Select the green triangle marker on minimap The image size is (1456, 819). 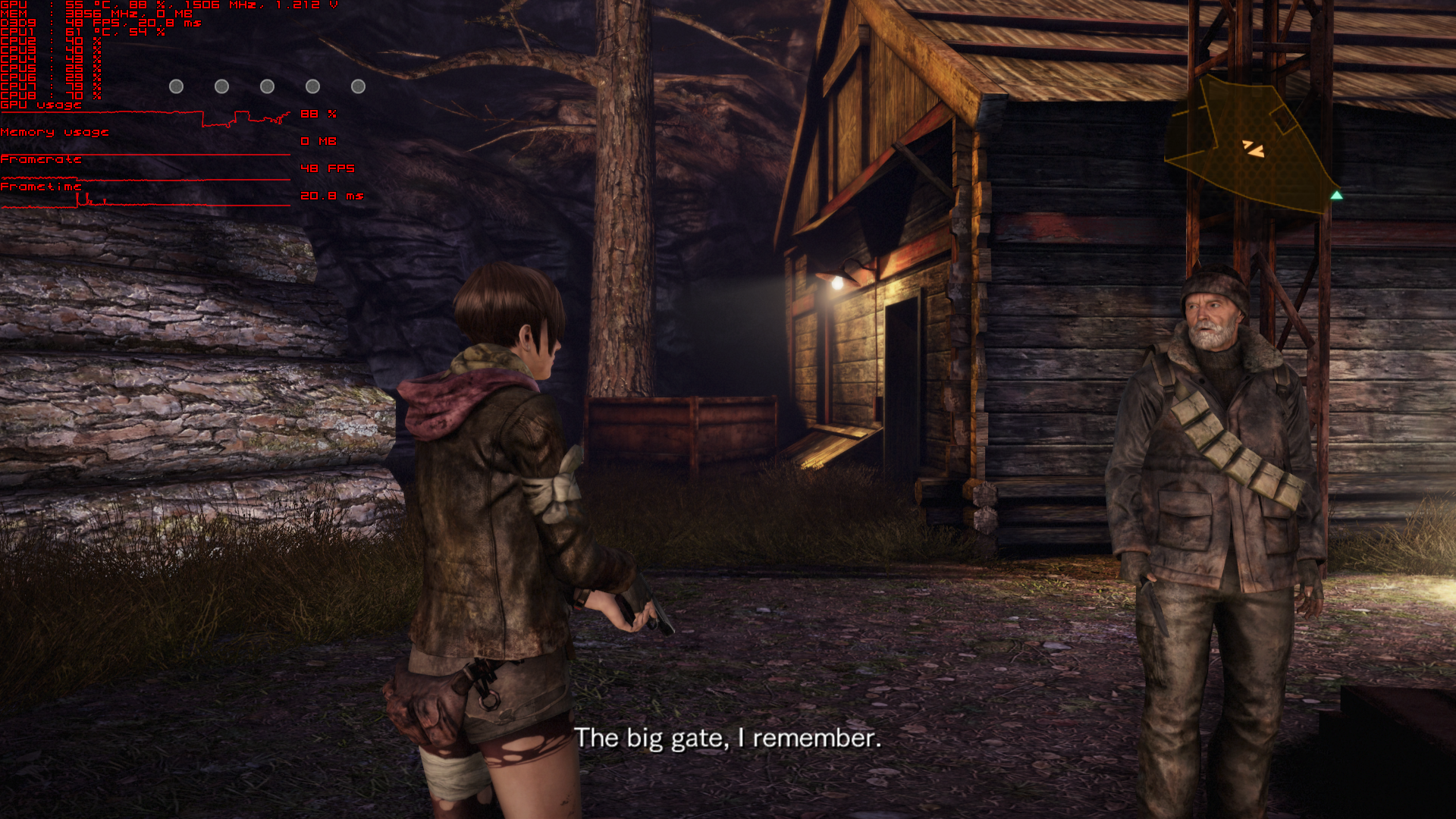1336,196
